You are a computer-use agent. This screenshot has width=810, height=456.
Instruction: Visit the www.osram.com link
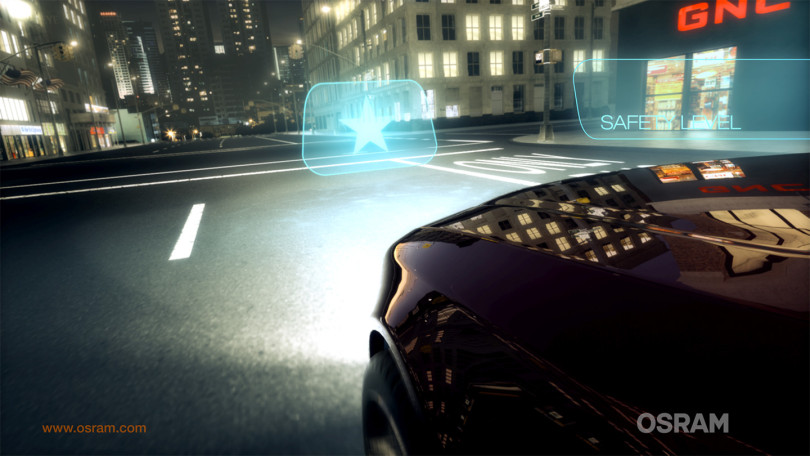pos(94,428)
